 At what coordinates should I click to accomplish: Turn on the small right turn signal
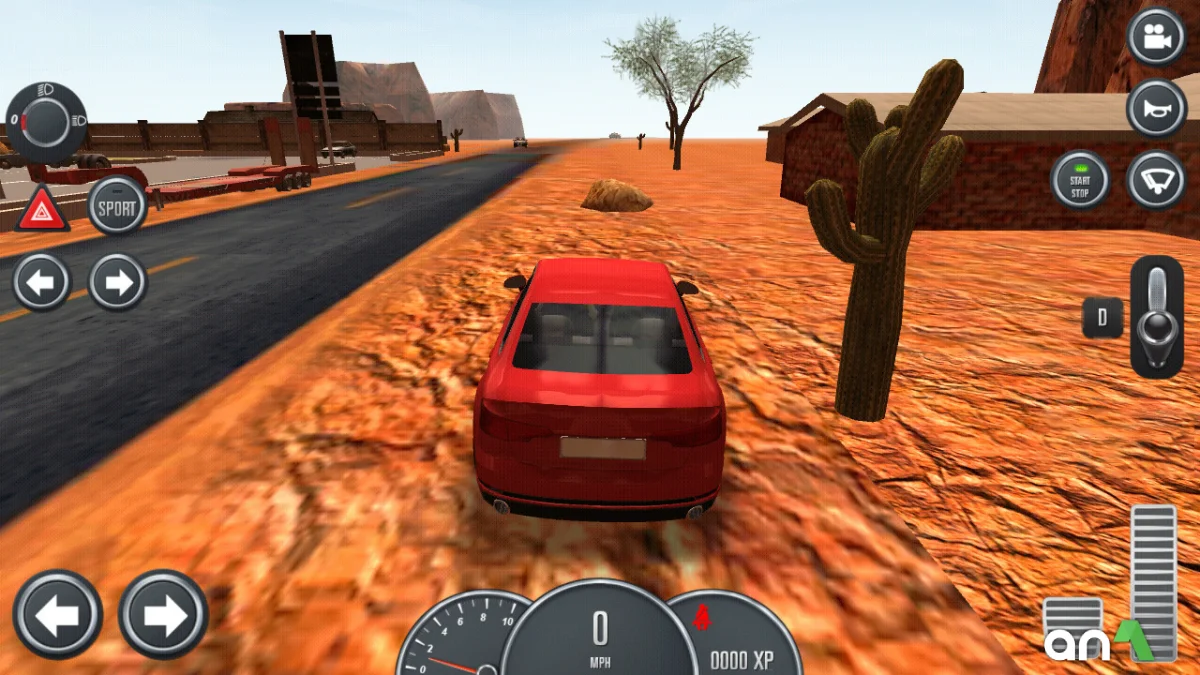pos(118,282)
